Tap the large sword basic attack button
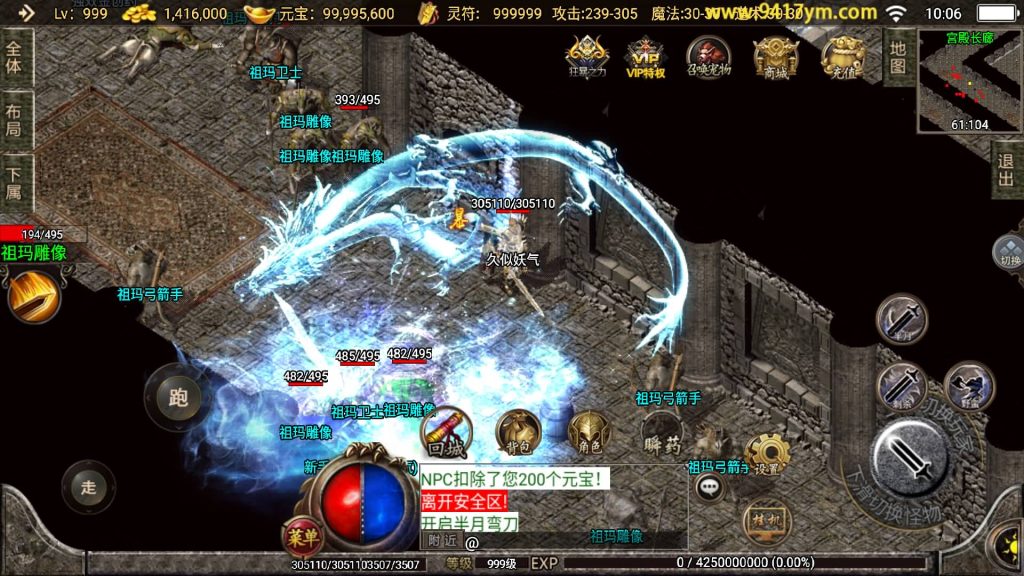This screenshot has height=576, width=1024. pos(910,457)
